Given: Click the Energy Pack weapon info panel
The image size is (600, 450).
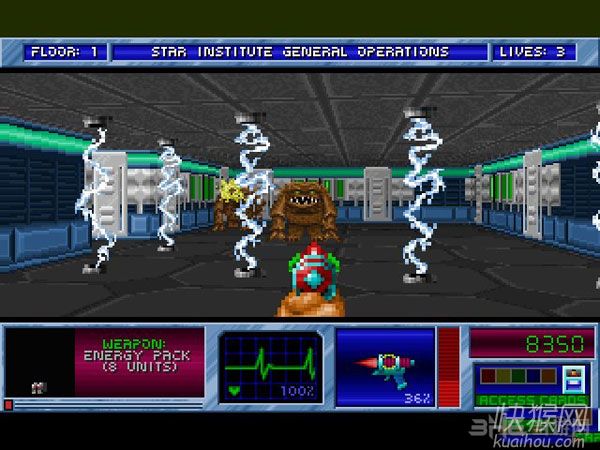Looking at the screenshot, I should click(x=138, y=360).
